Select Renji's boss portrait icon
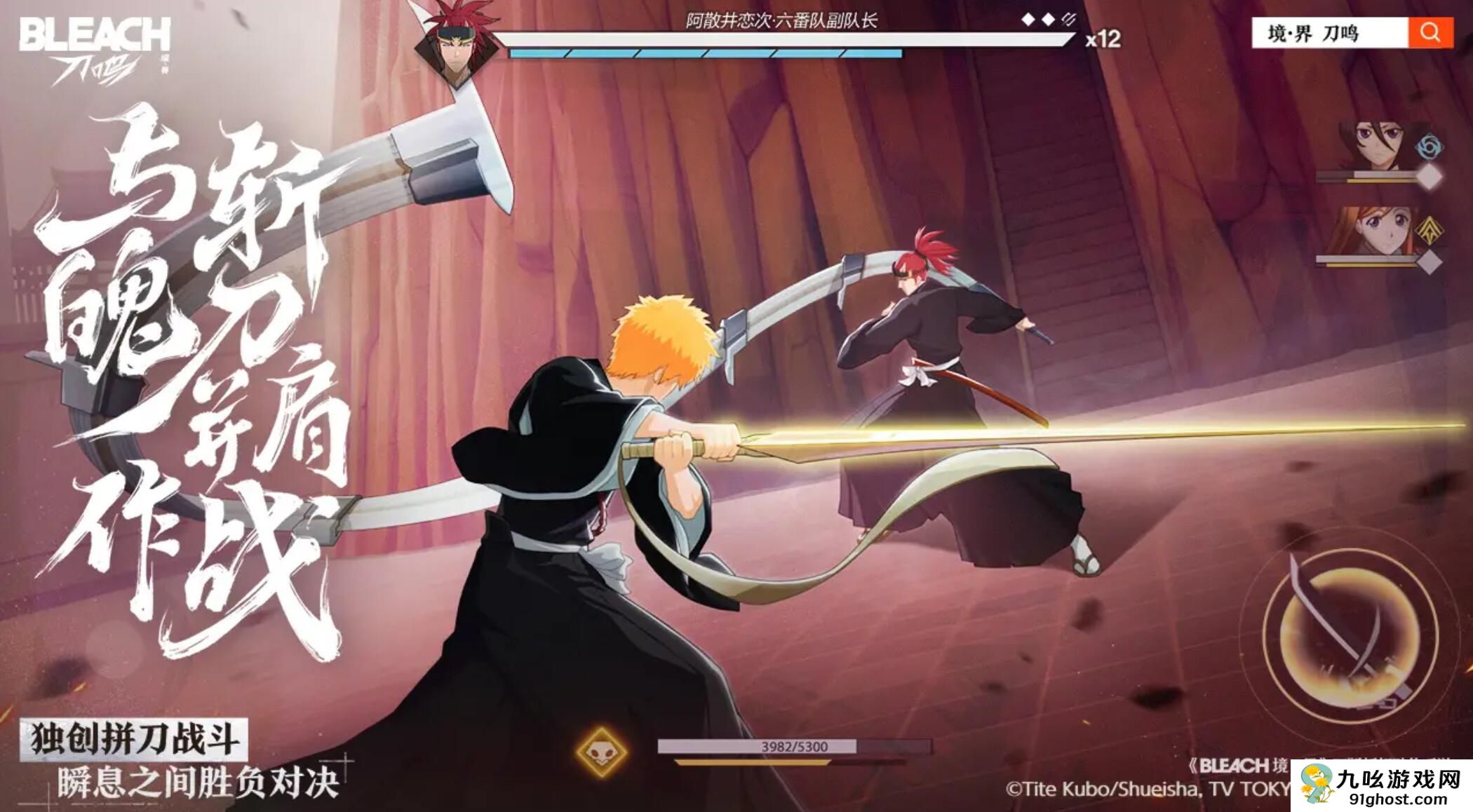The image size is (1473, 812). tap(457, 44)
